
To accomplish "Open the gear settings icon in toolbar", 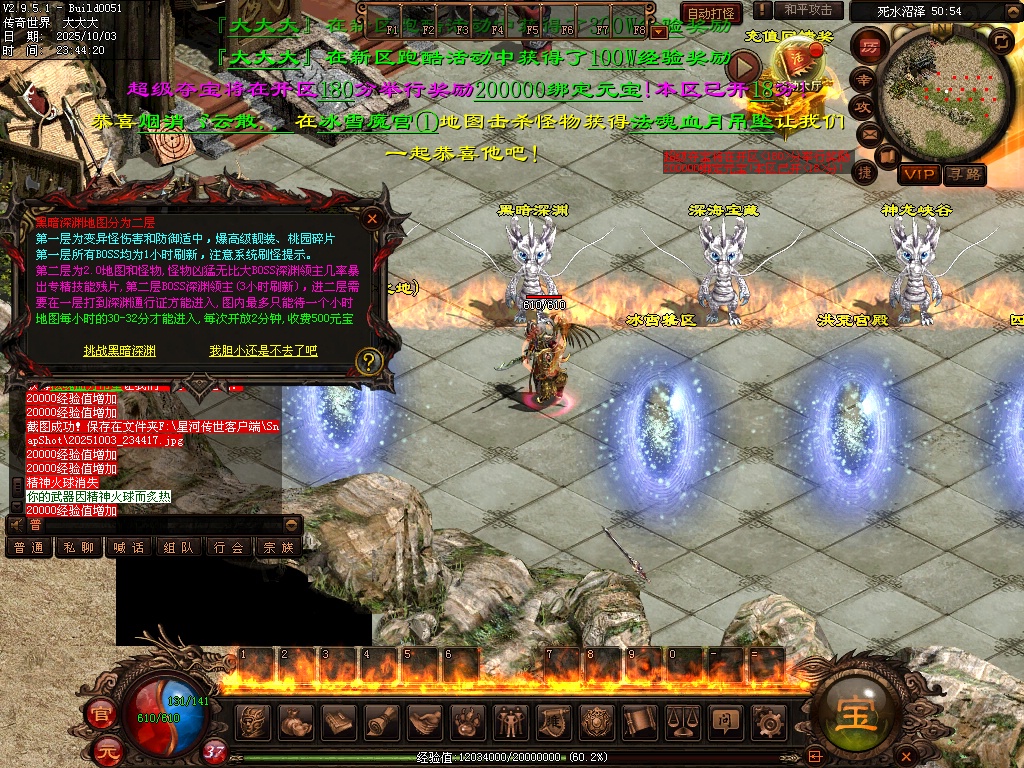I will click(768, 721).
